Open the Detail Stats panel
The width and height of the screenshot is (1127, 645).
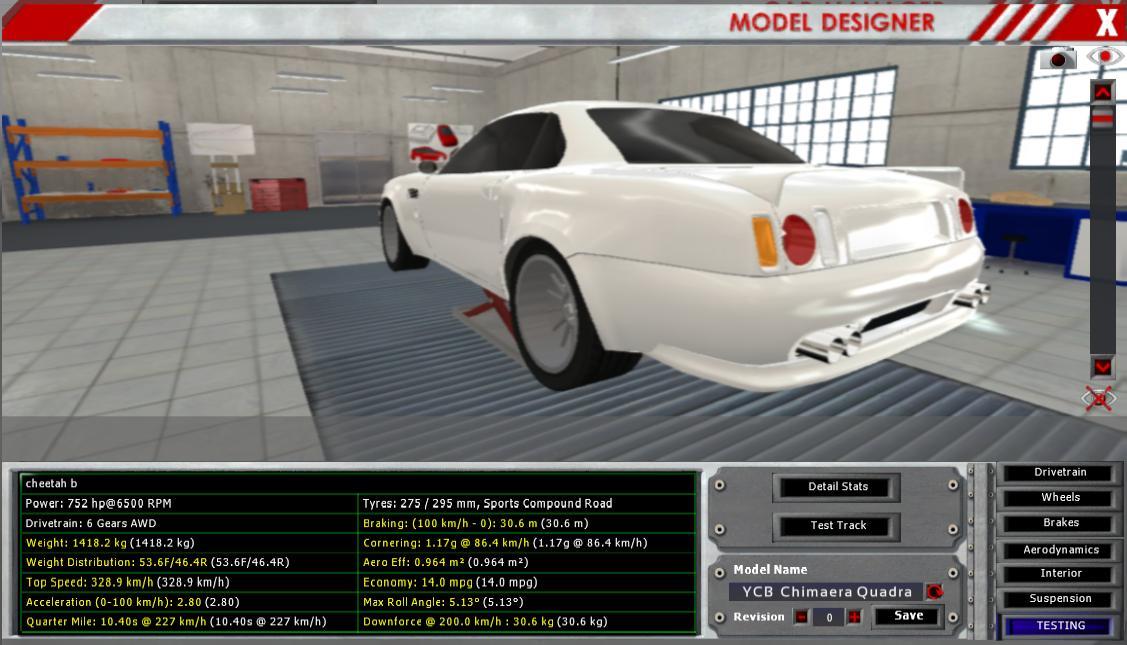[x=837, y=487]
